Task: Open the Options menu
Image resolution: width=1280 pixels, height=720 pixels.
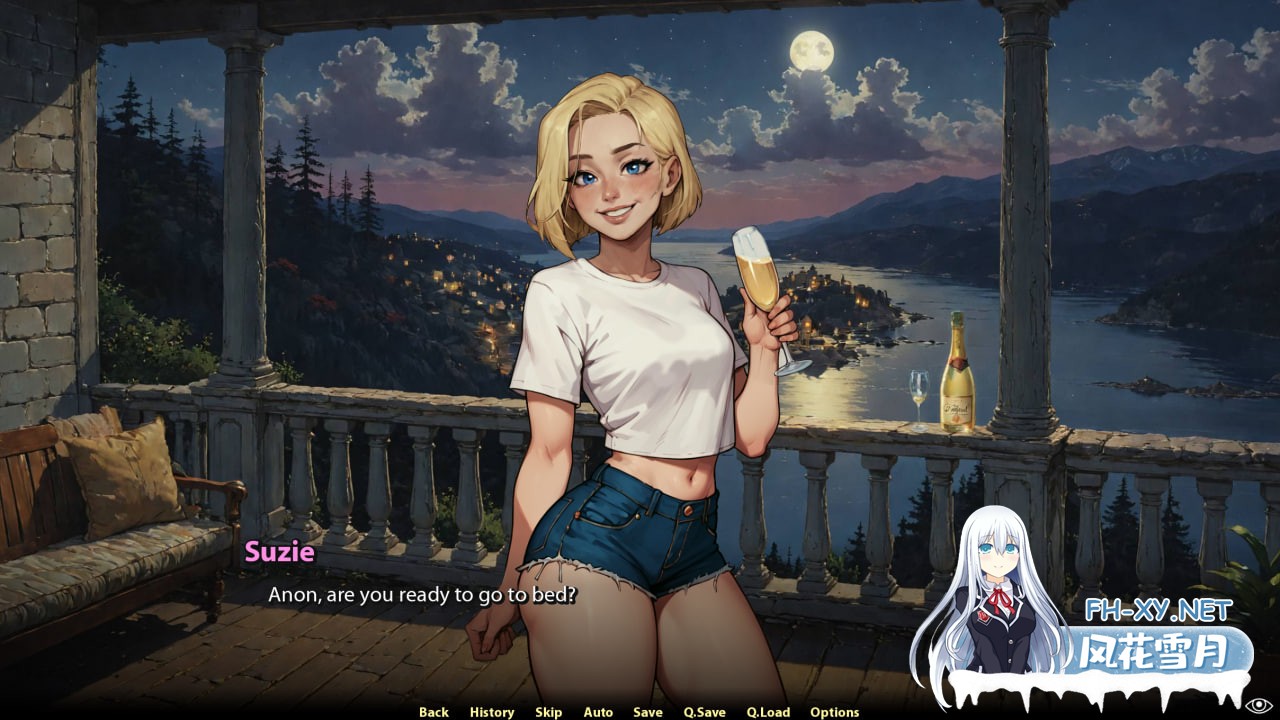Action: [835, 712]
